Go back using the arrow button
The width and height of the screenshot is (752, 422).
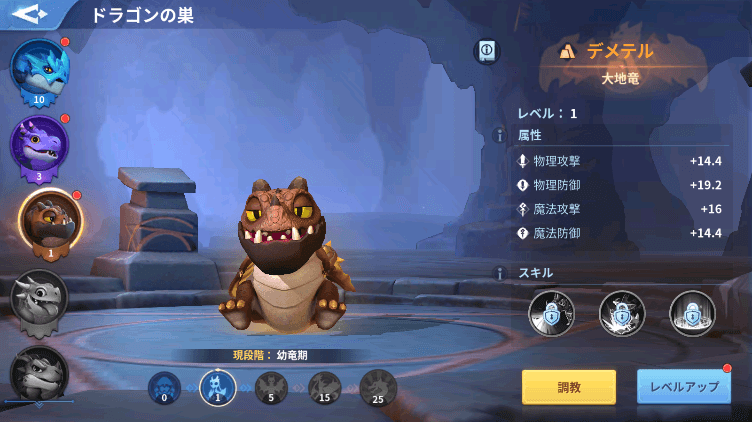pyautogui.click(x=30, y=14)
